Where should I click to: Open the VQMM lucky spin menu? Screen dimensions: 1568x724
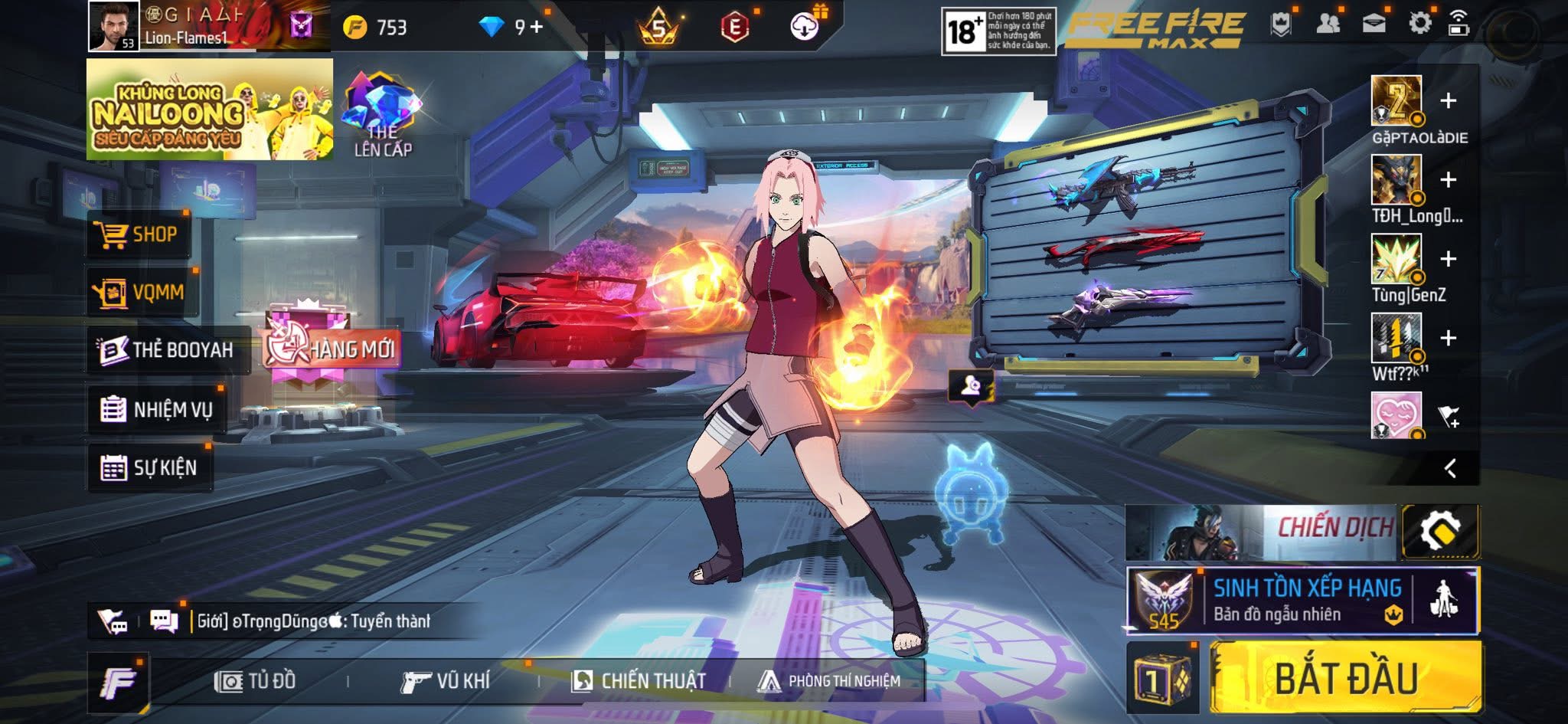coord(142,292)
